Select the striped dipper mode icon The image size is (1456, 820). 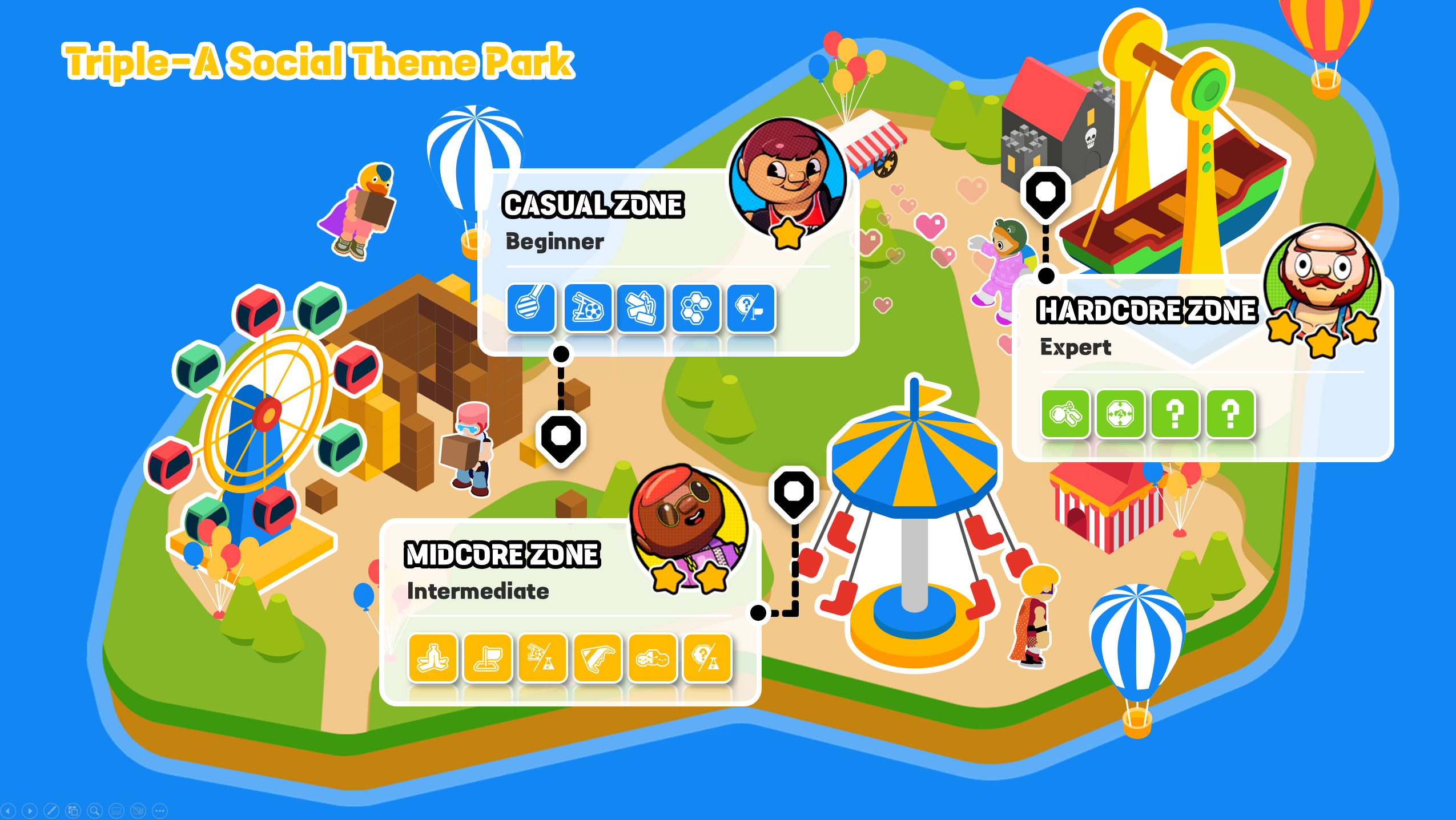click(x=530, y=308)
